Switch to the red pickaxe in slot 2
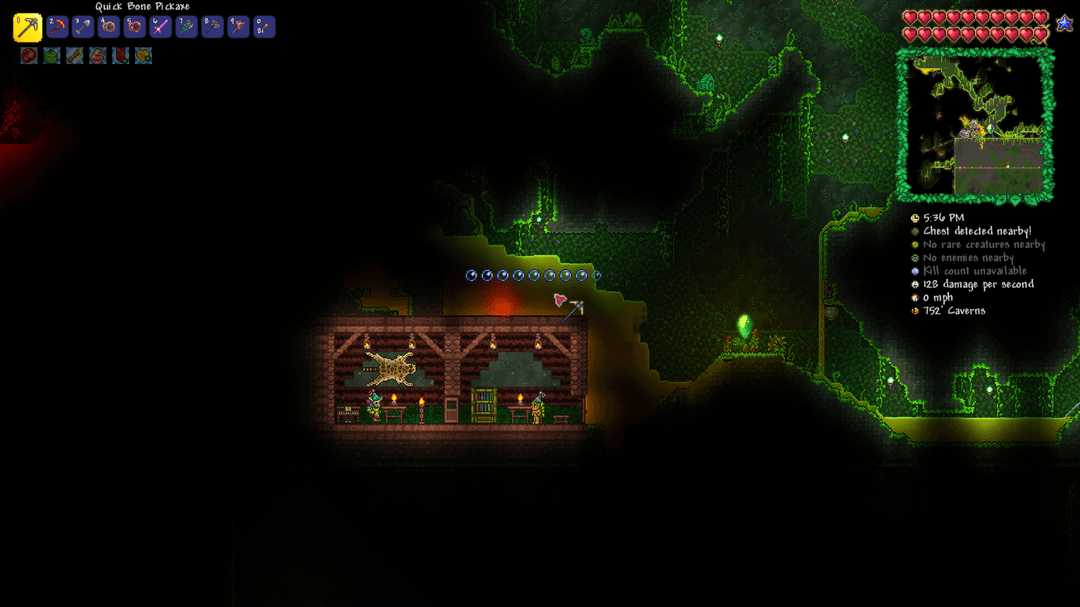This screenshot has width=1080, height=607. (58, 27)
